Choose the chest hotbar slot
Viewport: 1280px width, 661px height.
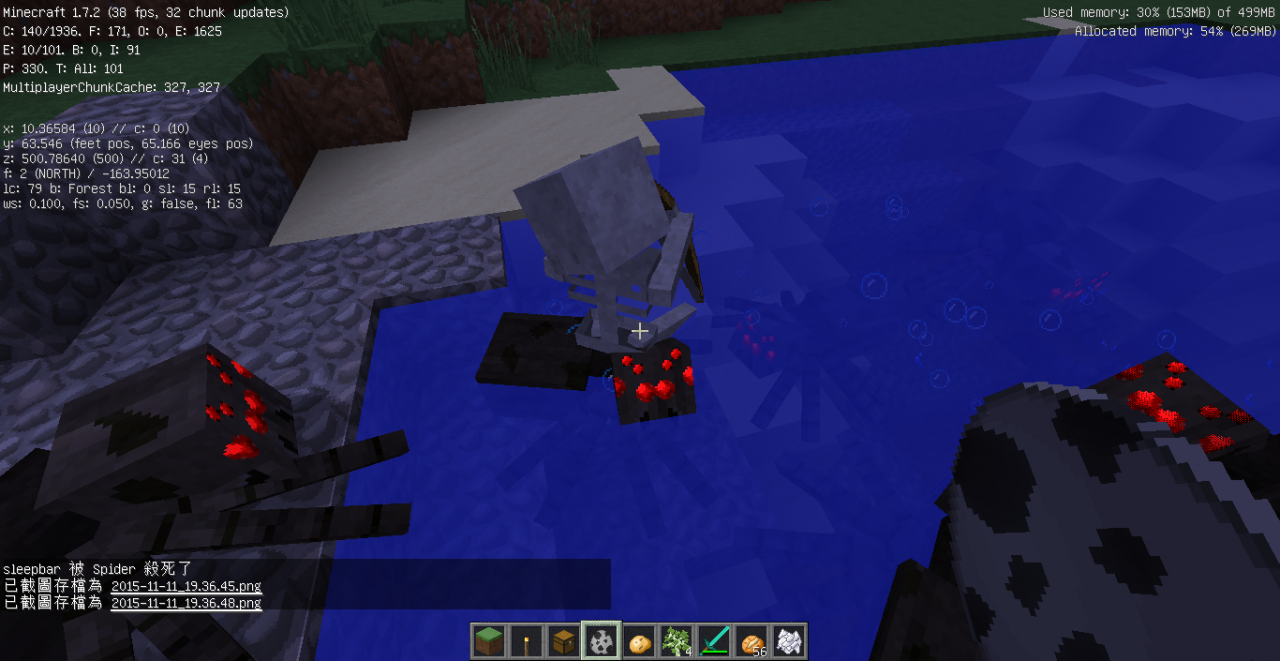(x=563, y=641)
